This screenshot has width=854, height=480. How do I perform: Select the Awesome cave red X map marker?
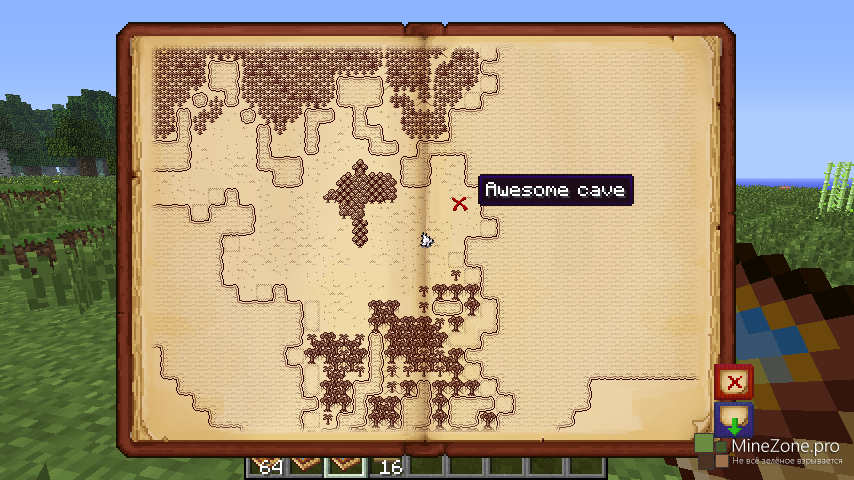[459, 204]
